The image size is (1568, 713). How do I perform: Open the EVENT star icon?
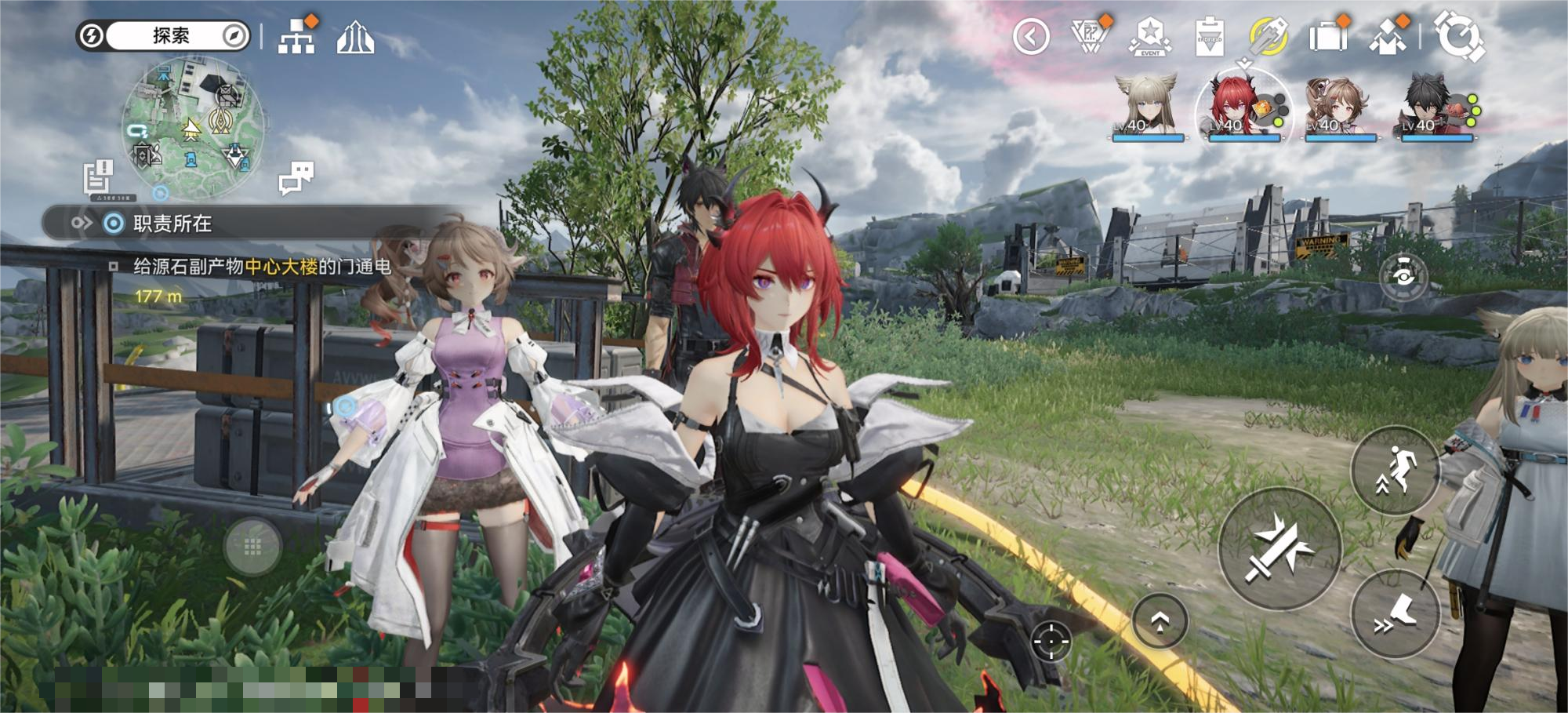(x=1149, y=36)
